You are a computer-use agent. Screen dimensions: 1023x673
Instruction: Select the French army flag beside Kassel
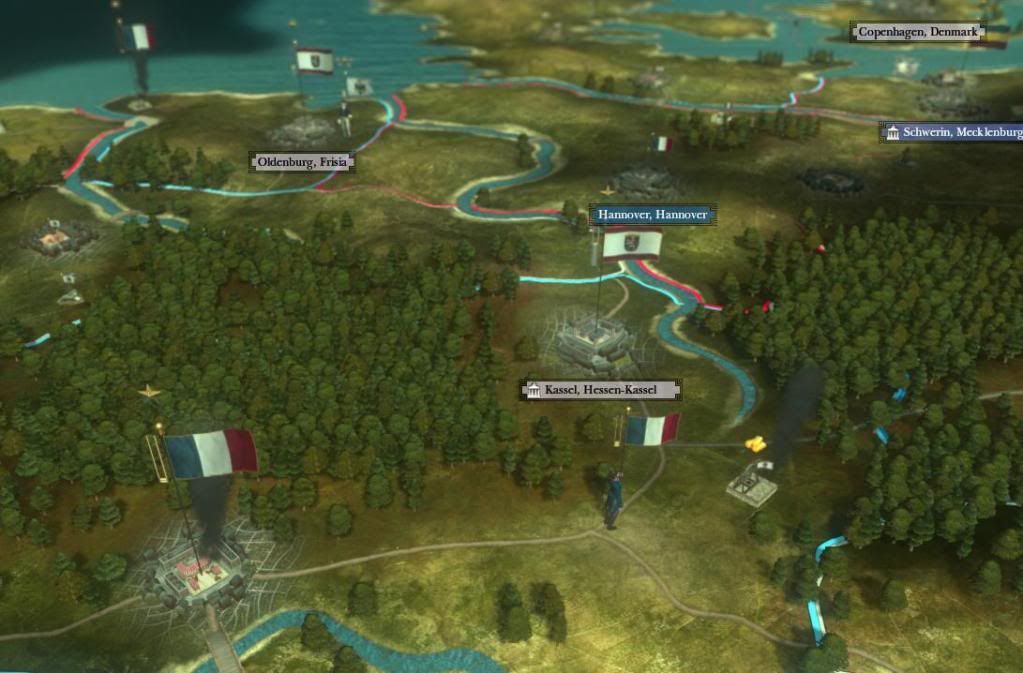[651, 430]
